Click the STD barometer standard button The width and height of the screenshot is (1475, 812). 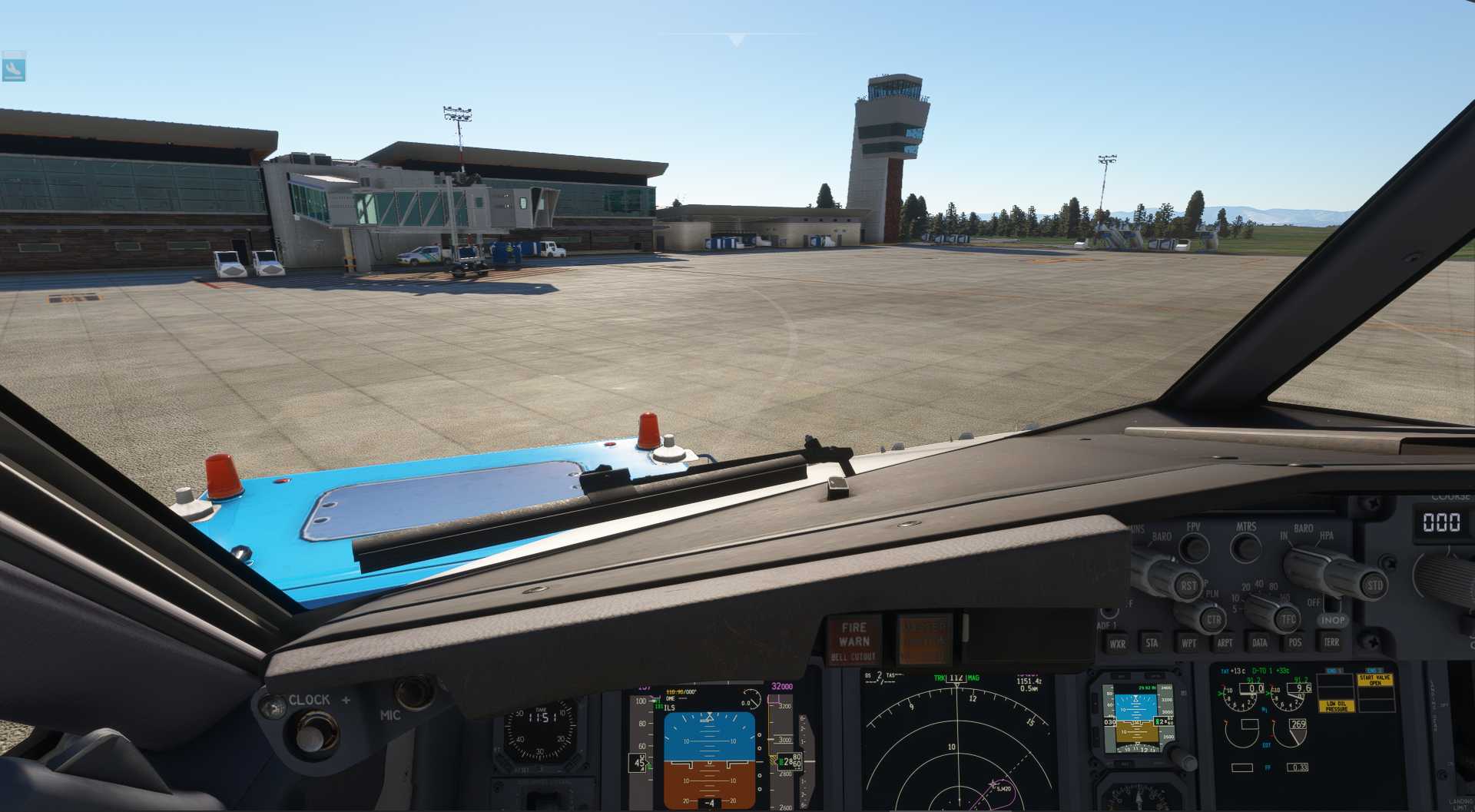tap(1374, 585)
